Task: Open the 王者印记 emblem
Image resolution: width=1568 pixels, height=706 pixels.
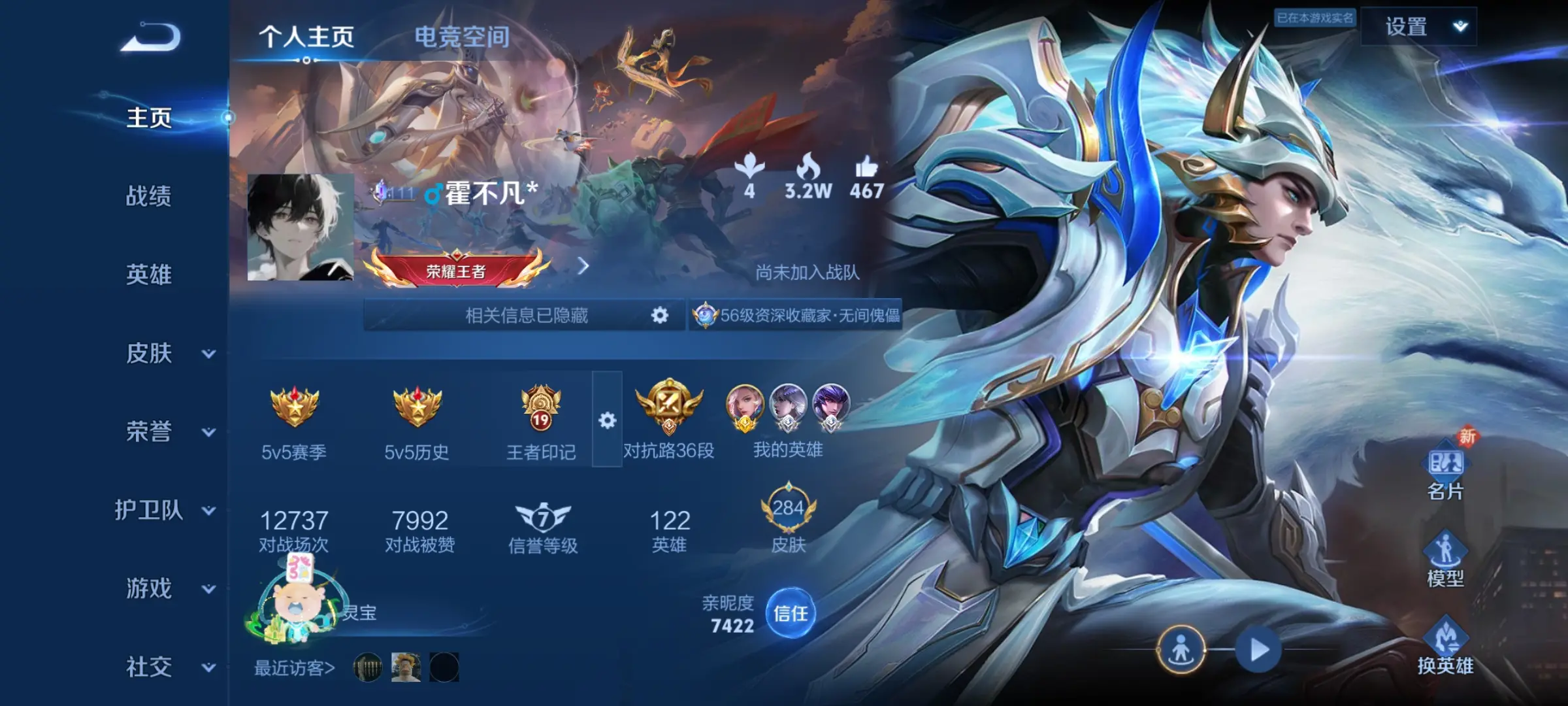Action: coord(541,420)
